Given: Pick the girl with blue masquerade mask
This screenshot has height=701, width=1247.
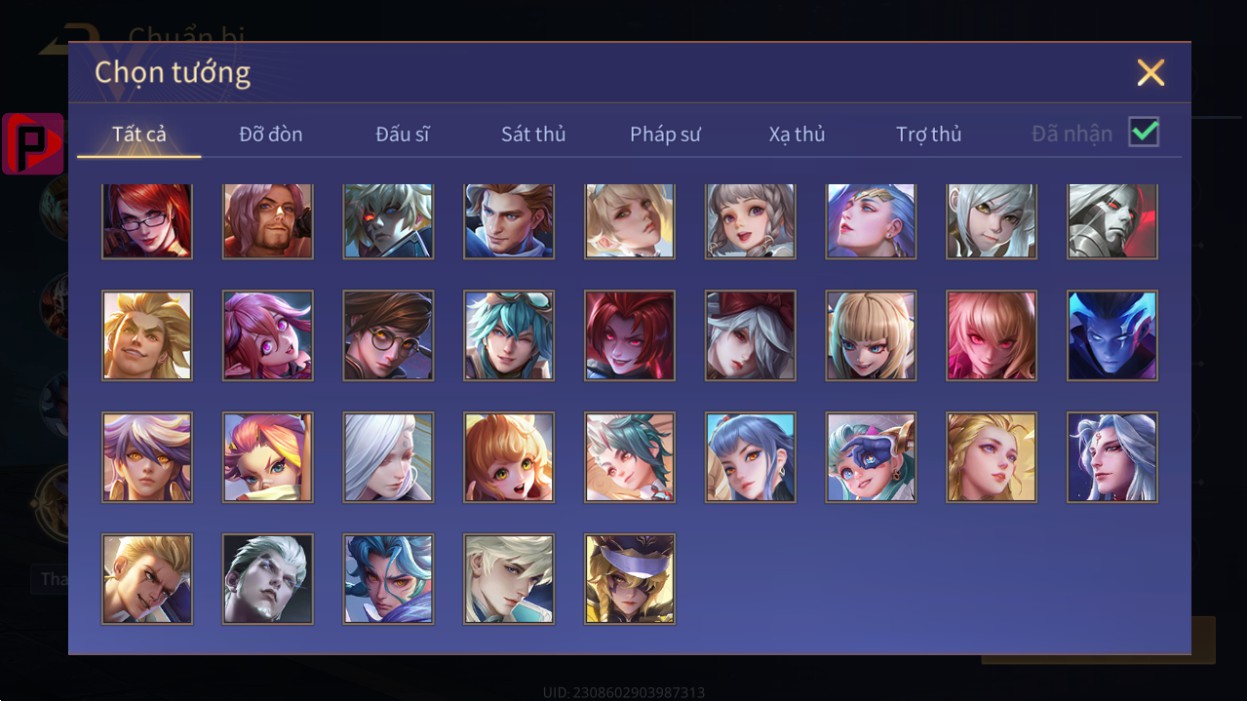Looking at the screenshot, I should (x=871, y=457).
